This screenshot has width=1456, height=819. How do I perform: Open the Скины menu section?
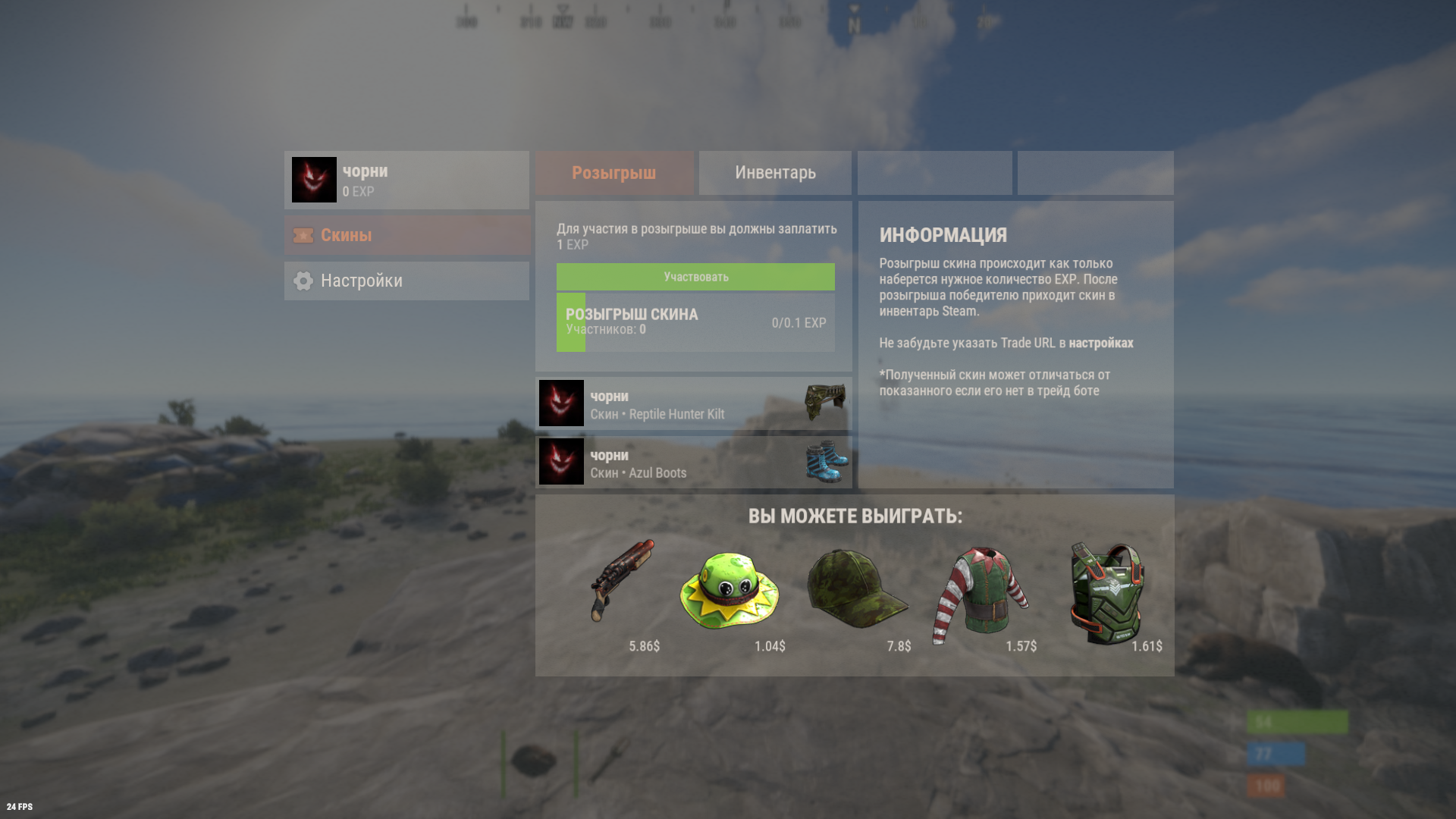tap(406, 235)
